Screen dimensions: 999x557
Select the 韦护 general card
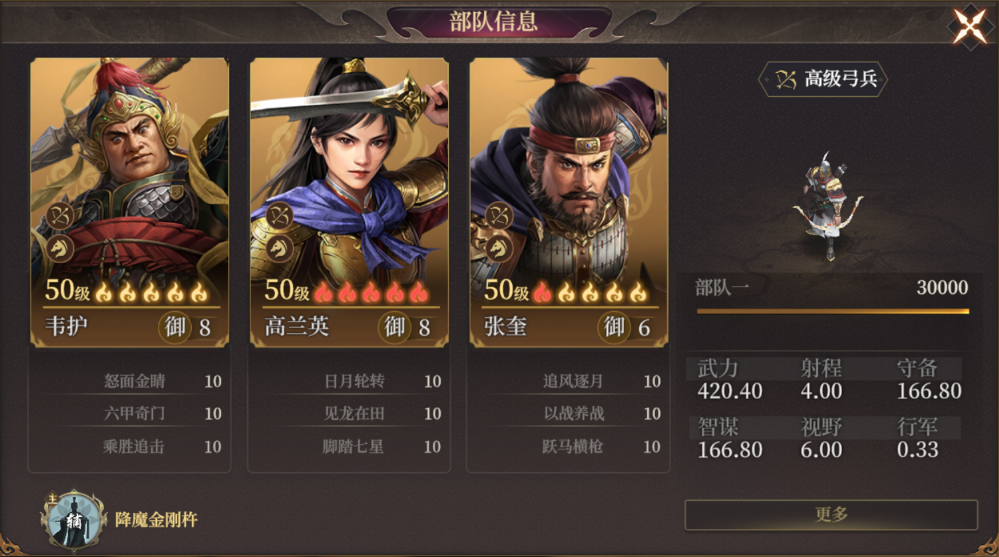point(129,200)
